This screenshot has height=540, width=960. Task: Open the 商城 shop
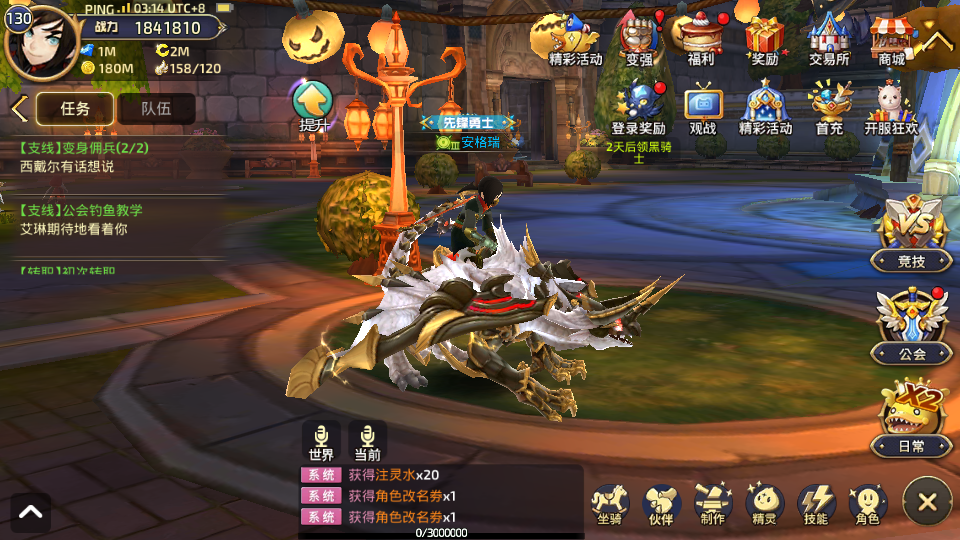(891, 38)
